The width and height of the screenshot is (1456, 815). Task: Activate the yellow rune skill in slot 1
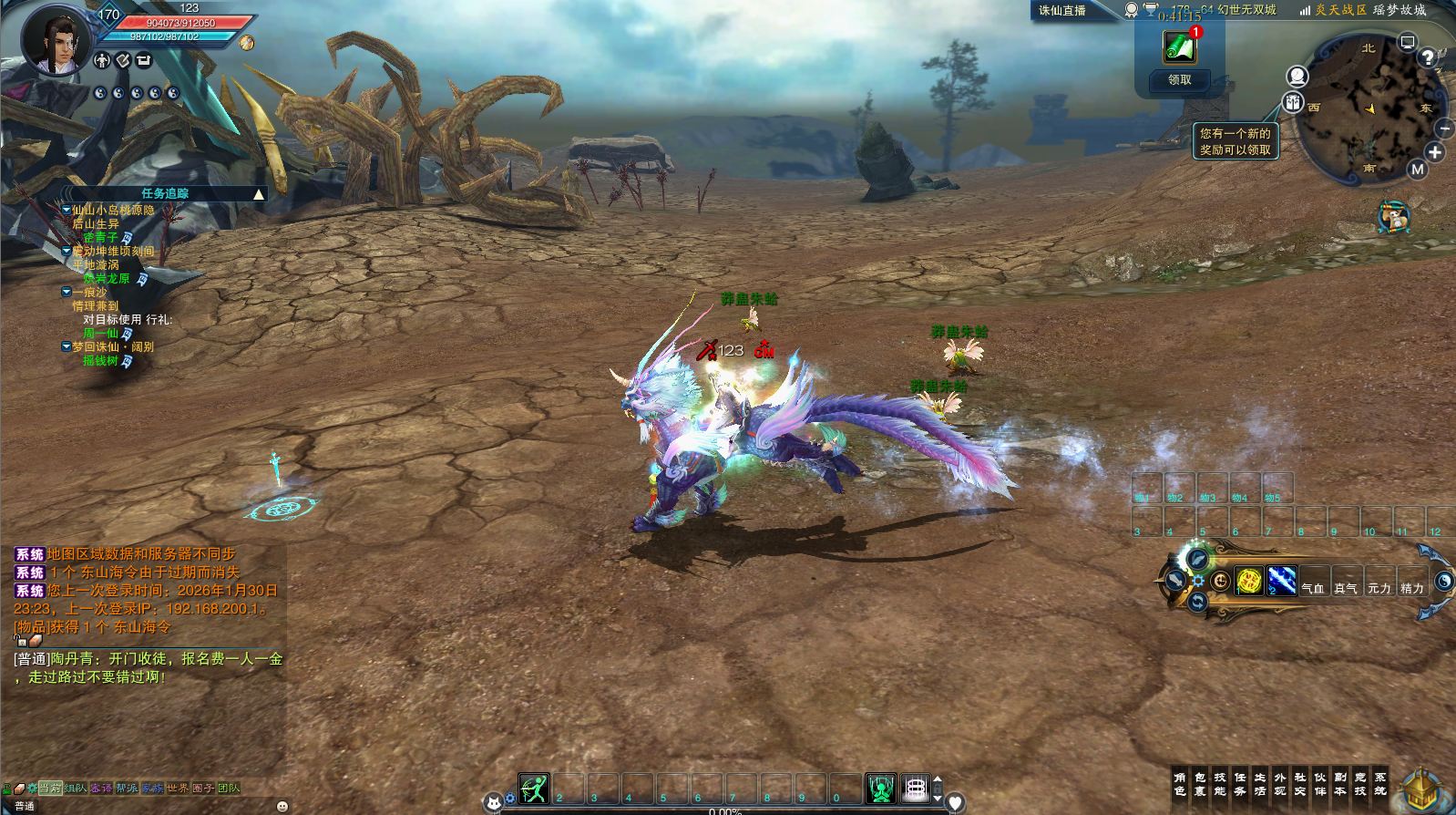coord(1248,581)
